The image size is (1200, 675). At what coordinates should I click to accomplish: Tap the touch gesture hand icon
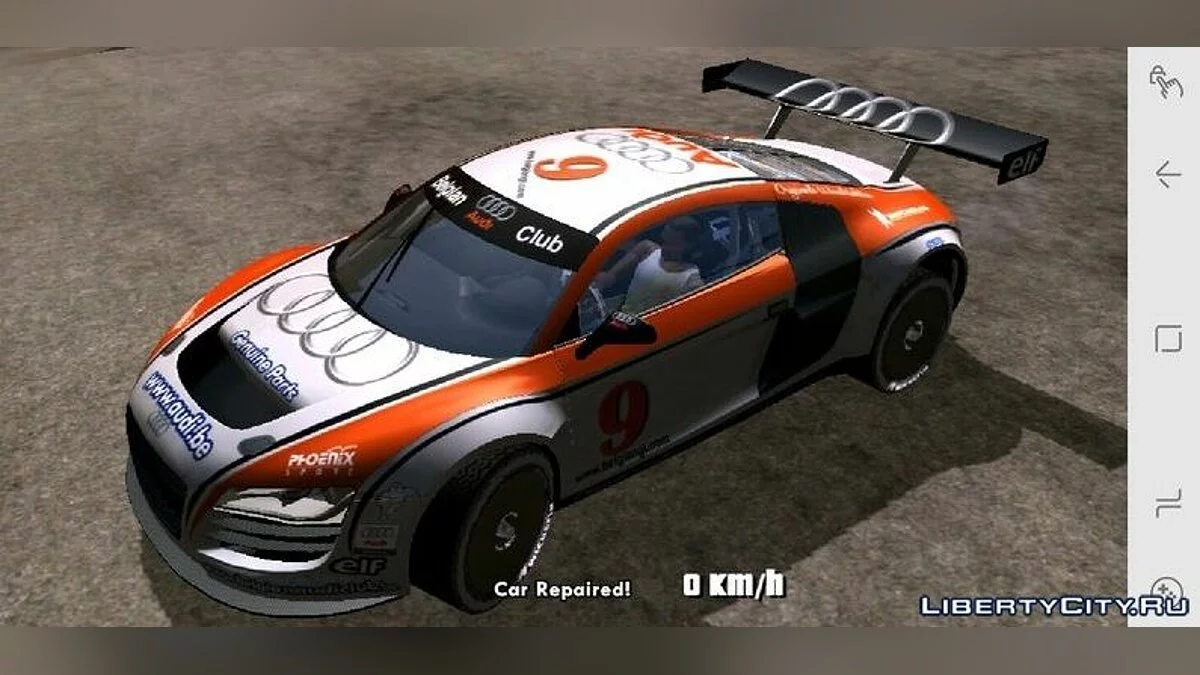click(x=1166, y=82)
